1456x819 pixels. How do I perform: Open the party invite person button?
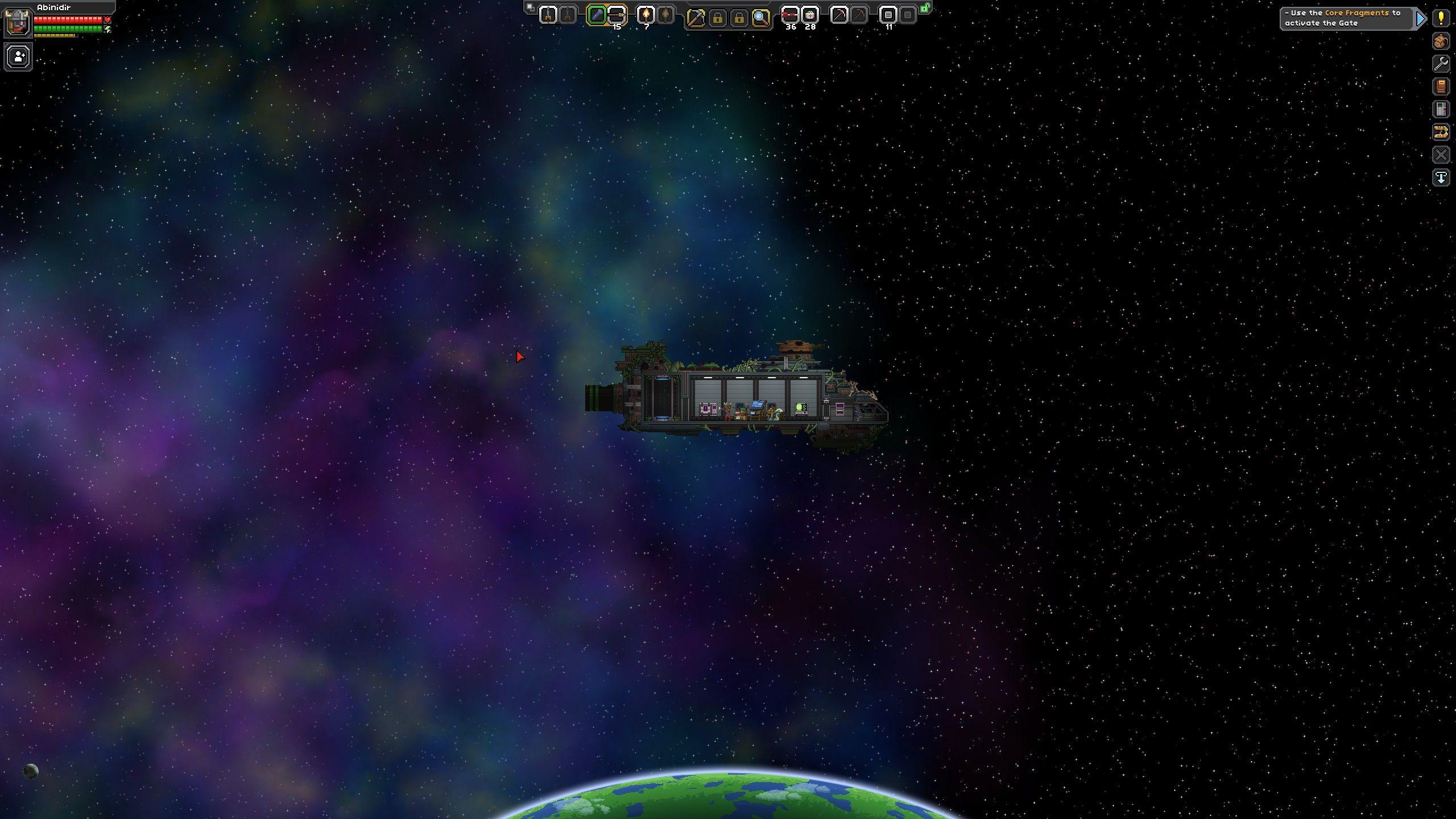(x=18, y=56)
